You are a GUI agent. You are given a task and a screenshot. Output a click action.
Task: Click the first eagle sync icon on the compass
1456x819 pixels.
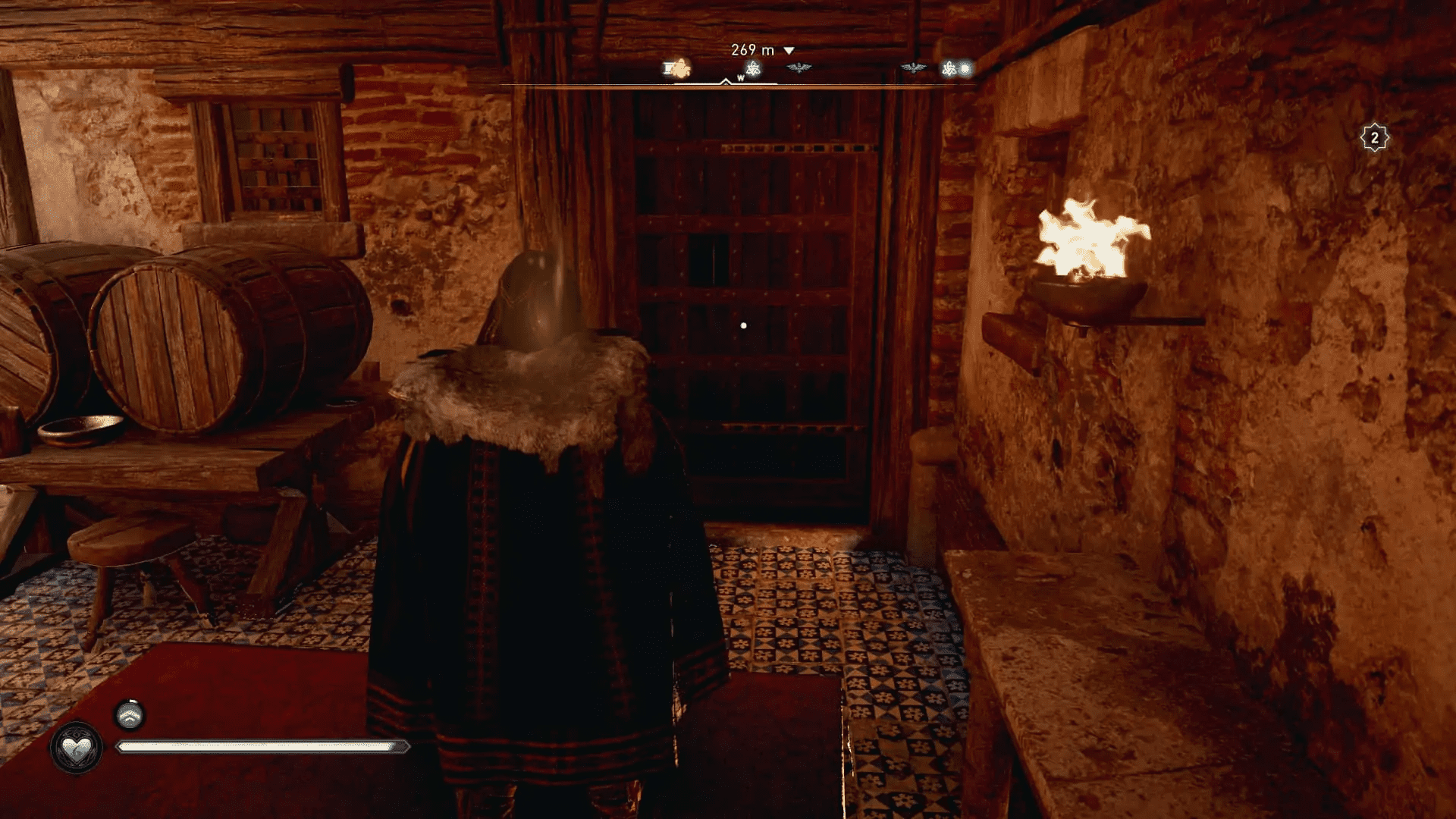799,67
